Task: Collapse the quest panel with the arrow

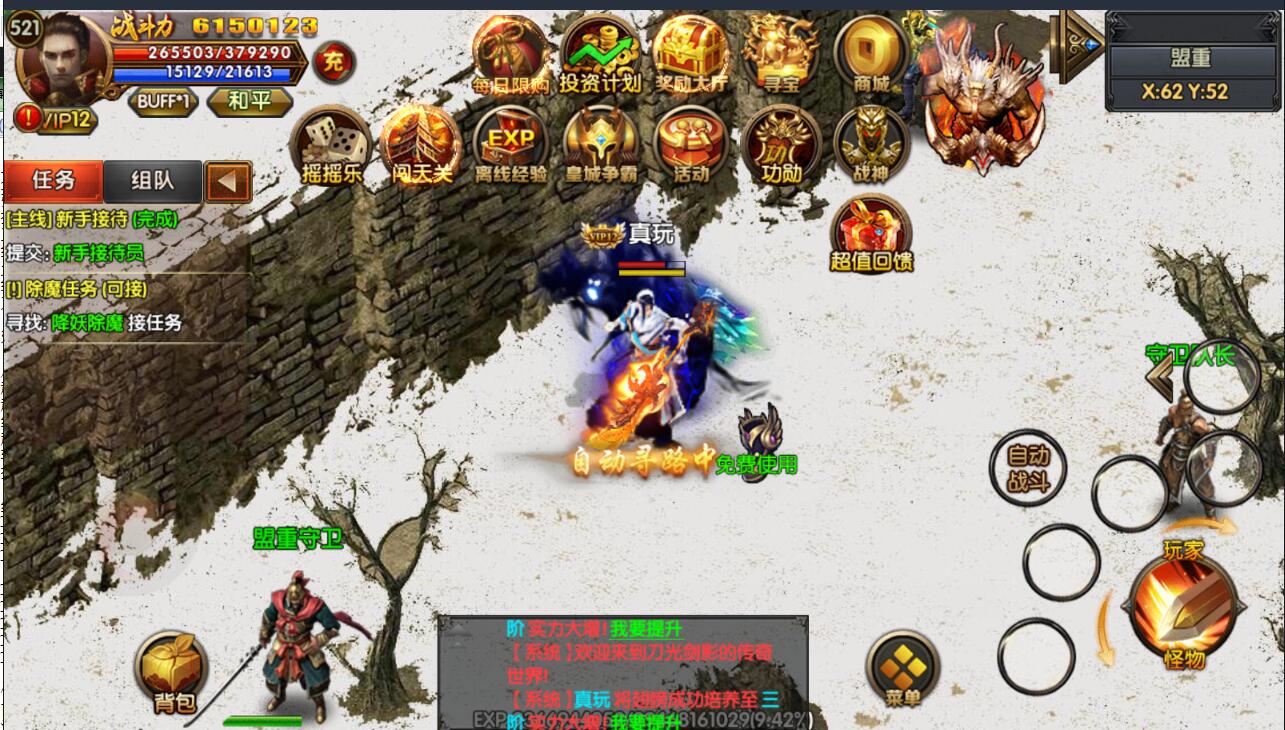Action: 228,181
